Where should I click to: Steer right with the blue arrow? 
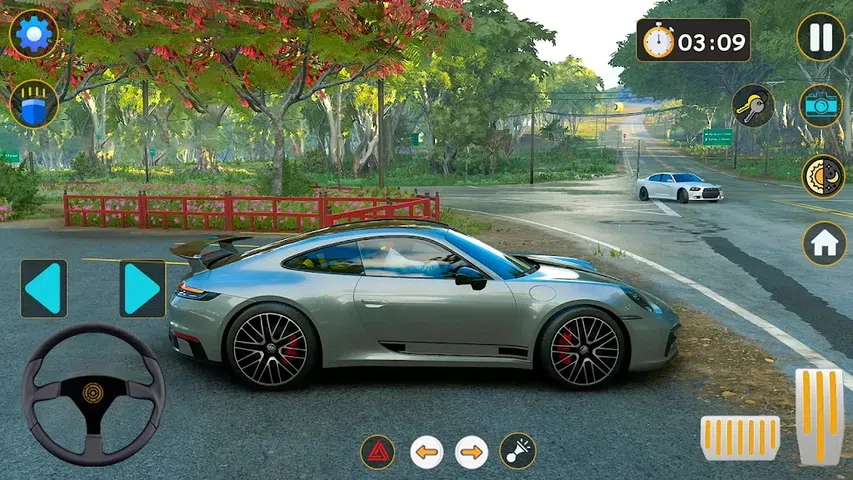(x=142, y=289)
